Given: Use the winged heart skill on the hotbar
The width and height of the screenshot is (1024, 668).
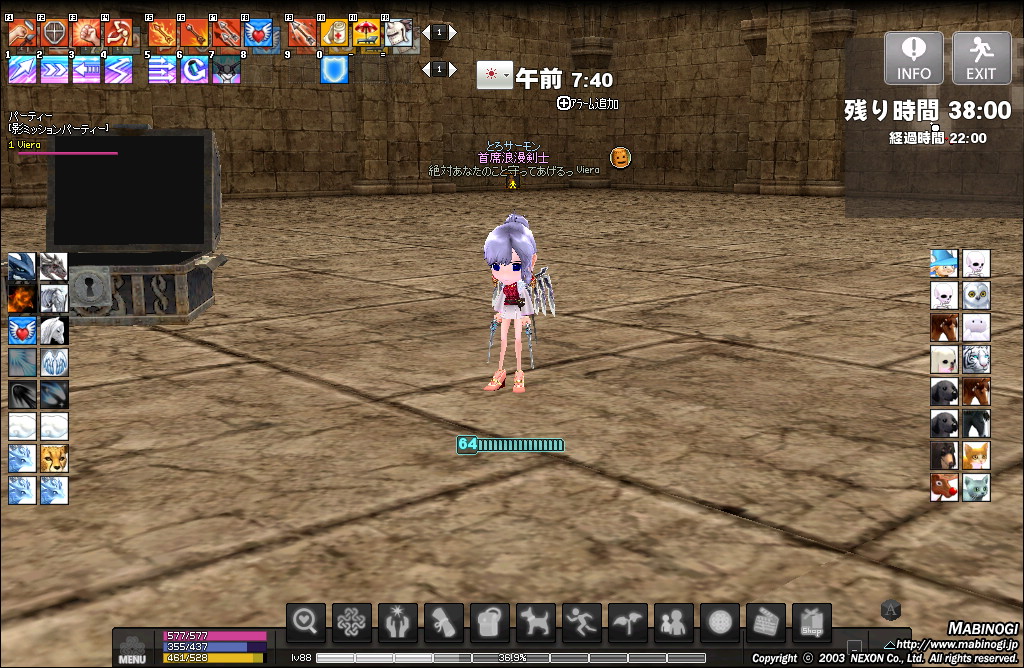Looking at the screenshot, I should 258,34.
